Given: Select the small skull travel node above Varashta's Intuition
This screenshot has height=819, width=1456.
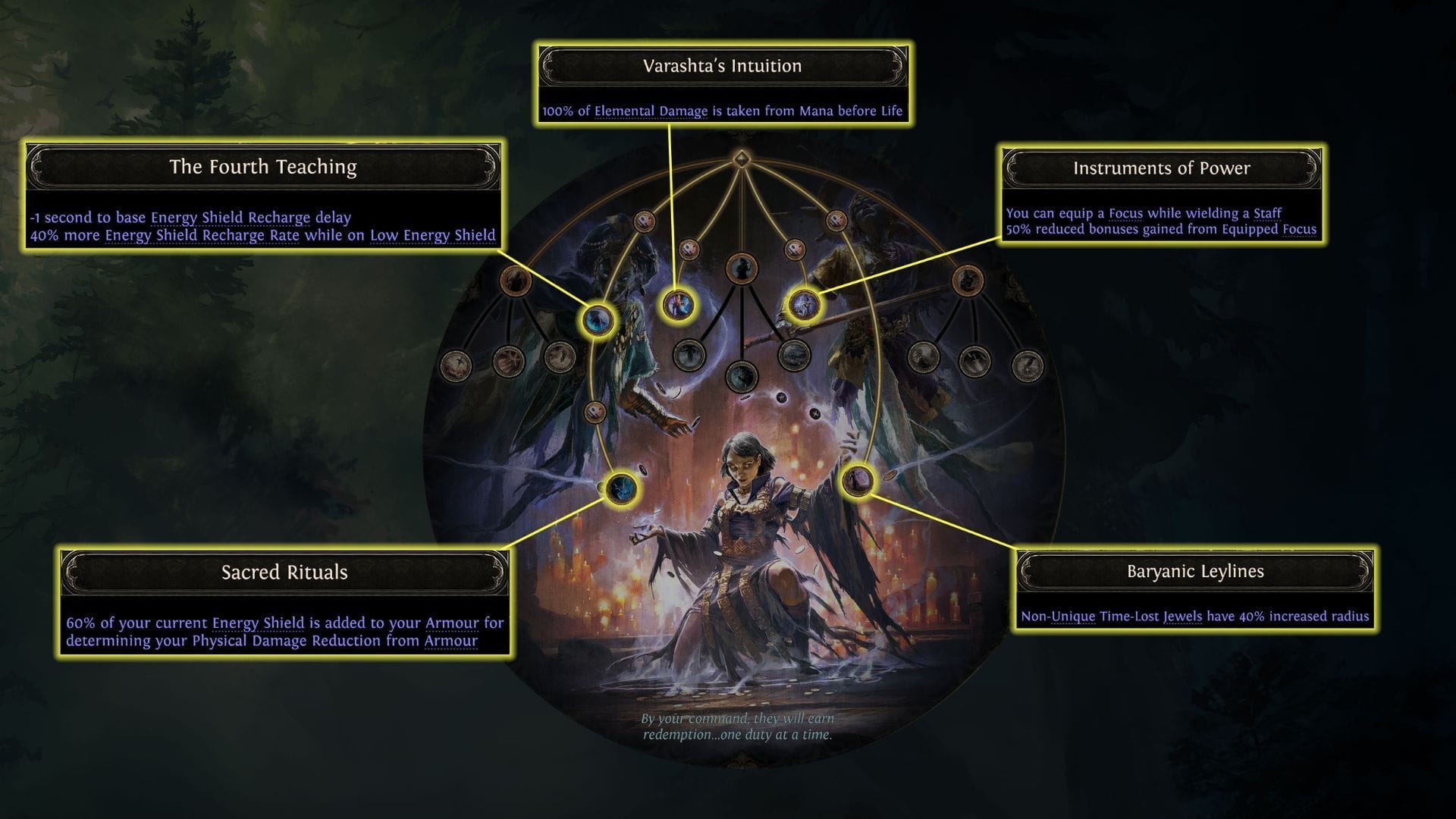Looking at the screenshot, I should pos(689,248).
